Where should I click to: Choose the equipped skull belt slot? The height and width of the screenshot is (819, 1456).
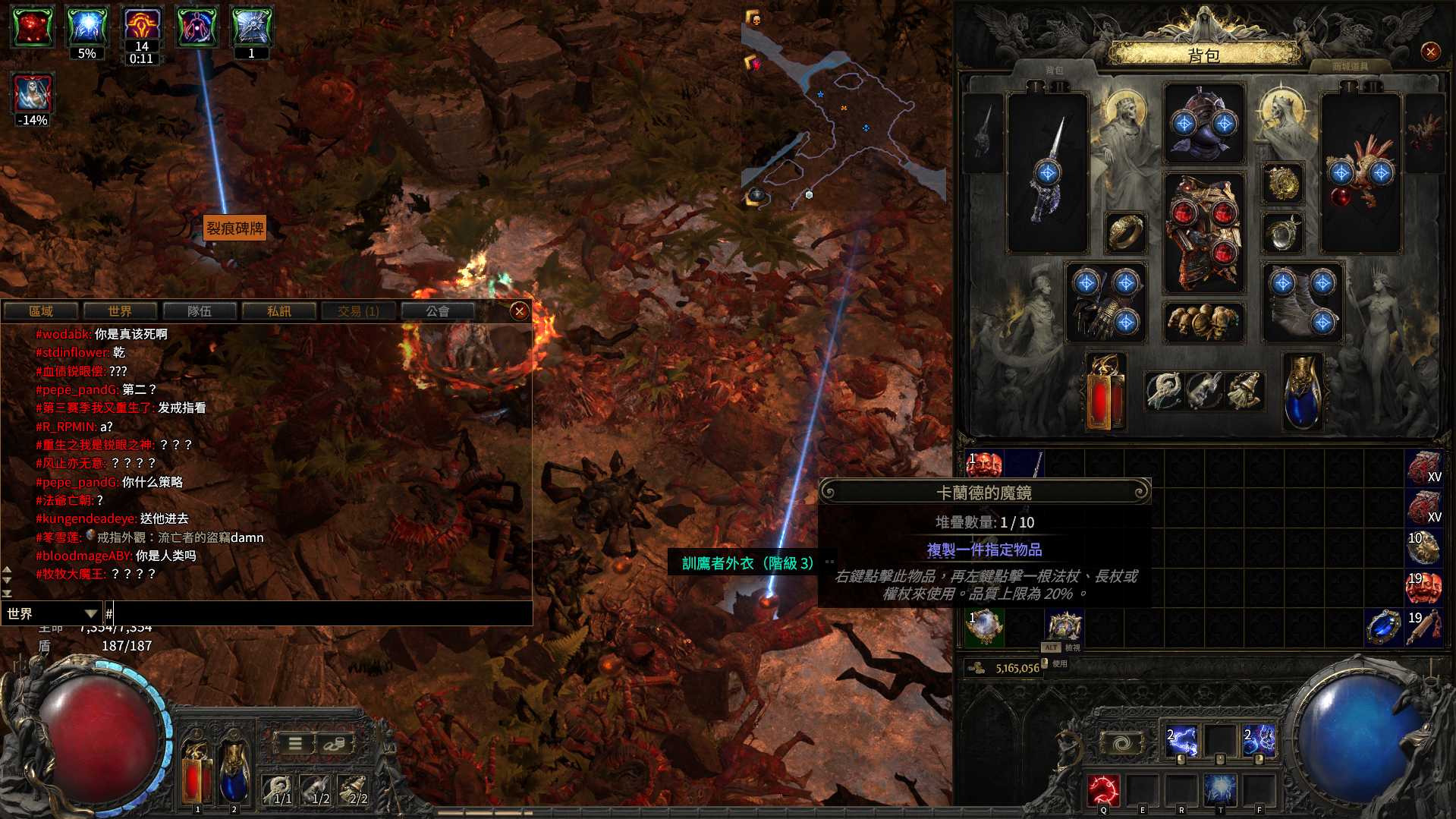(x=1204, y=322)
